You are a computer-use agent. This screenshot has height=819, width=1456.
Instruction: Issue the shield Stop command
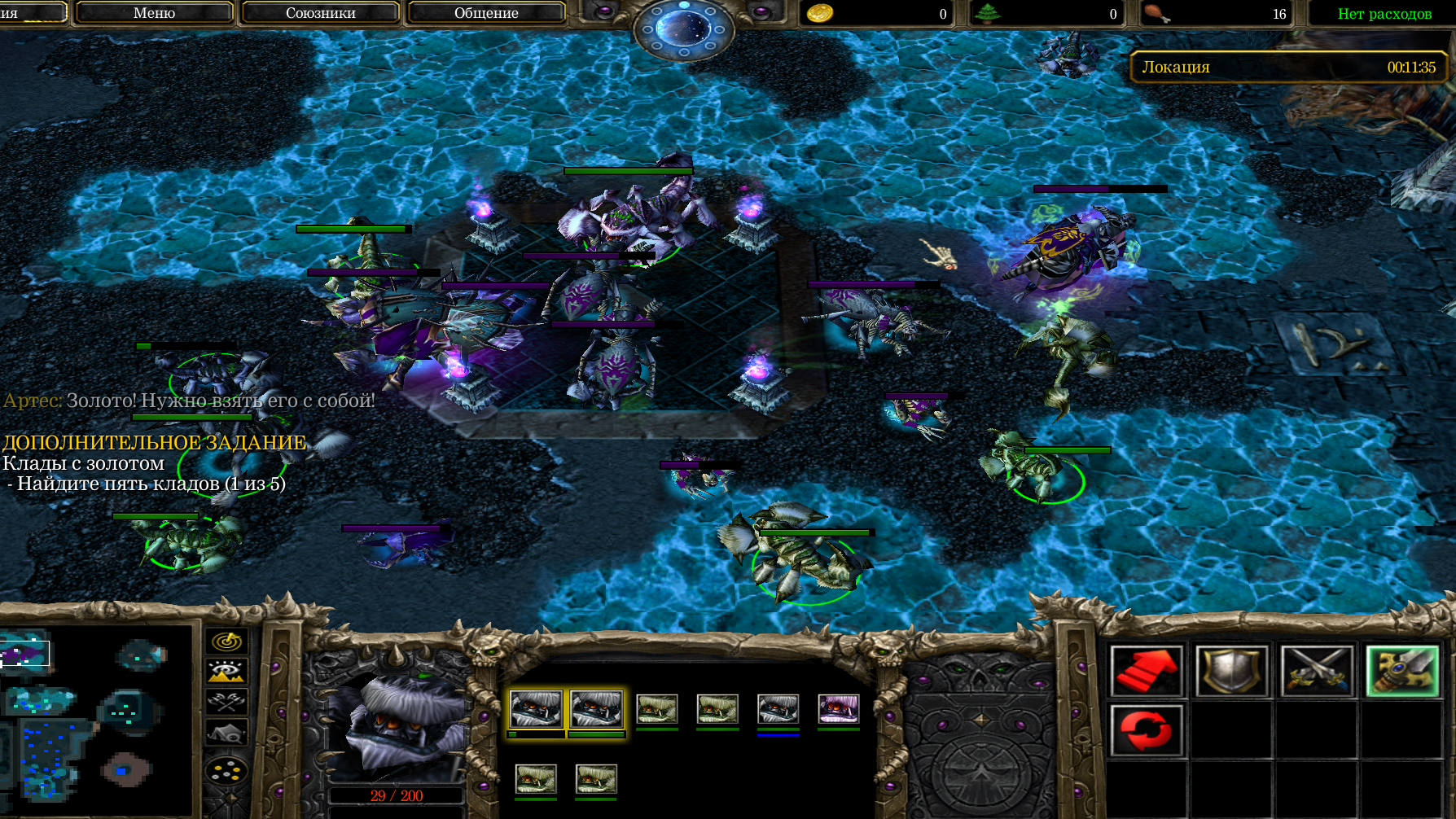point(1231,671)
